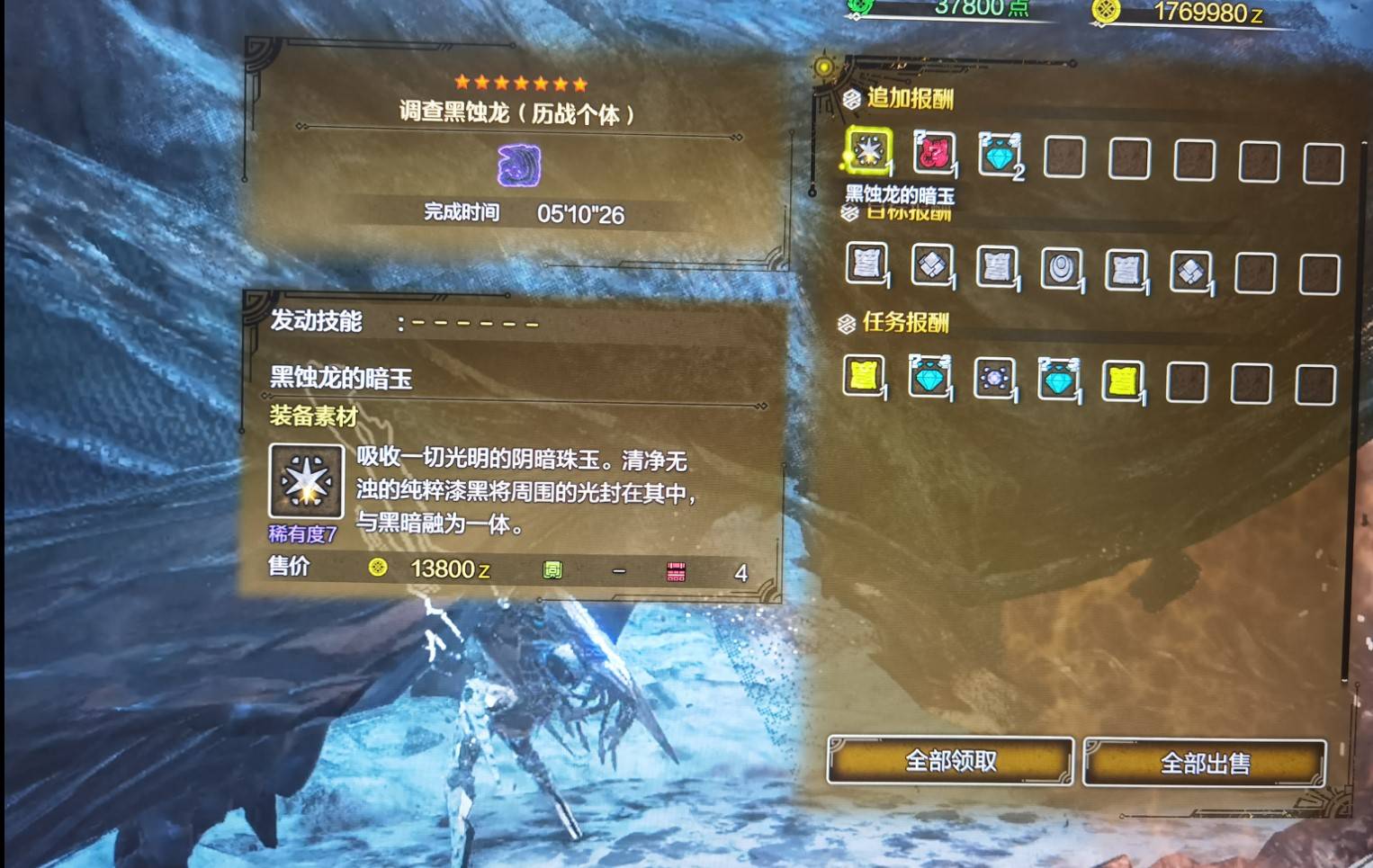The width and height of the screenshot is (1373, 868).
Task: Click the red monster plate icon in 追加报酬
Action: [932, 155]
